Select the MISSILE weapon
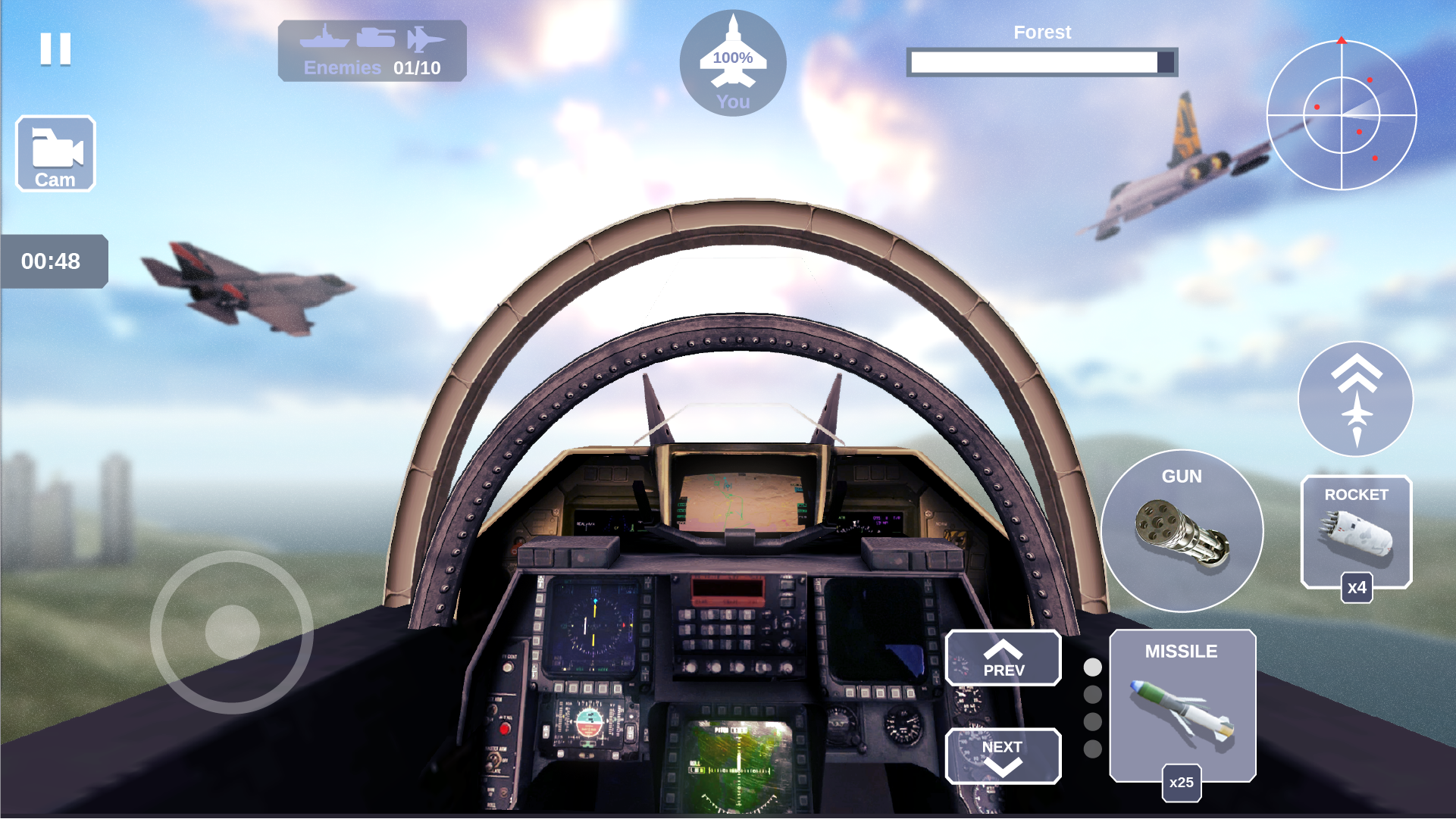1456x819 pixels. click(1182, 705)
